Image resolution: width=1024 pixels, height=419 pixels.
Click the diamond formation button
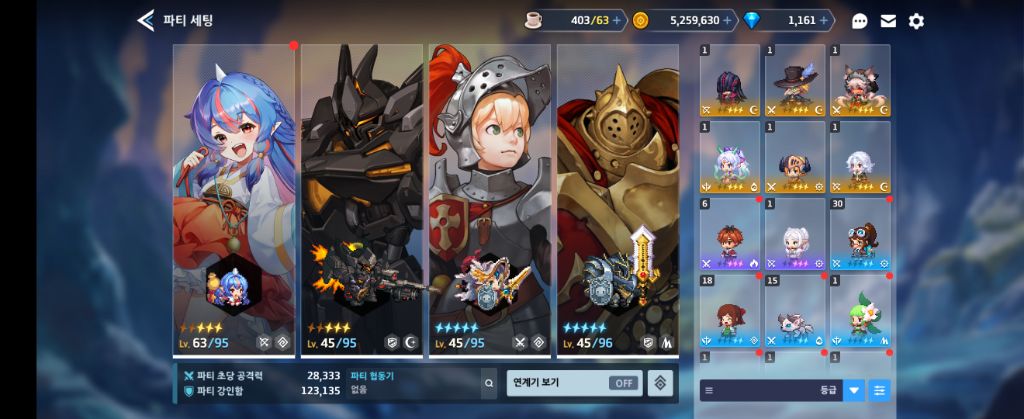(x=660, y=382)
